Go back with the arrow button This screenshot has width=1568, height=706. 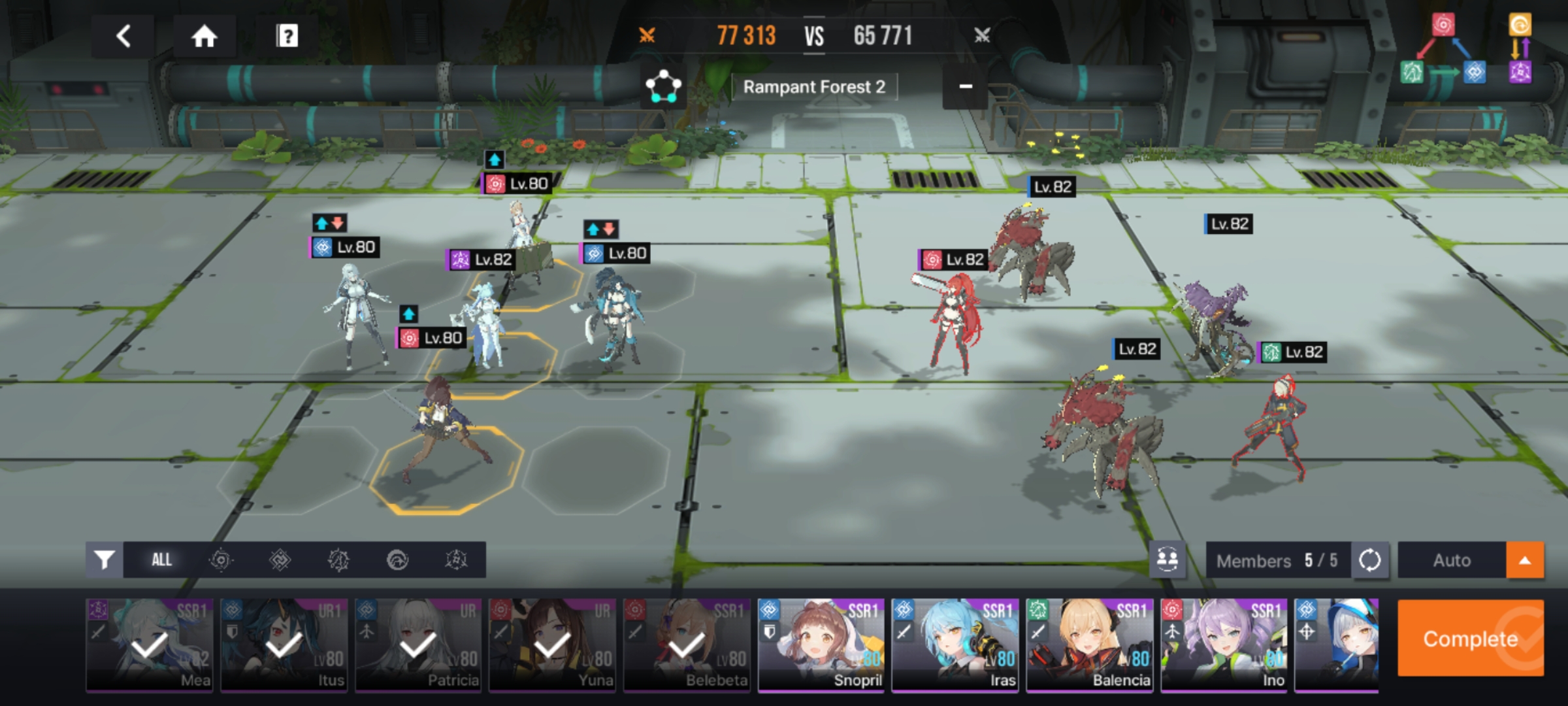(123, 36)
